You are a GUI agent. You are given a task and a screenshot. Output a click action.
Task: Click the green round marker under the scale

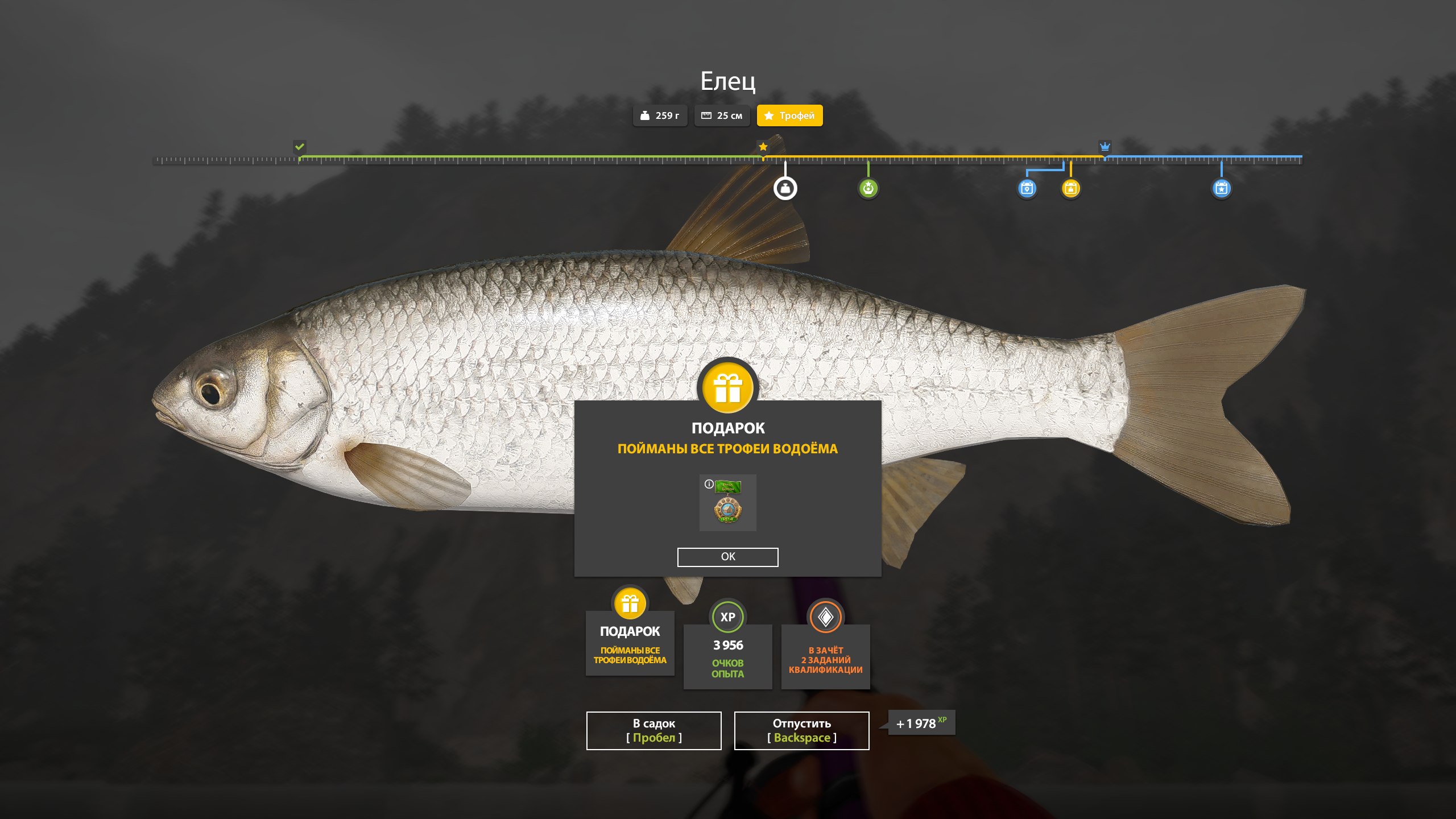click(x=868, y=188)
